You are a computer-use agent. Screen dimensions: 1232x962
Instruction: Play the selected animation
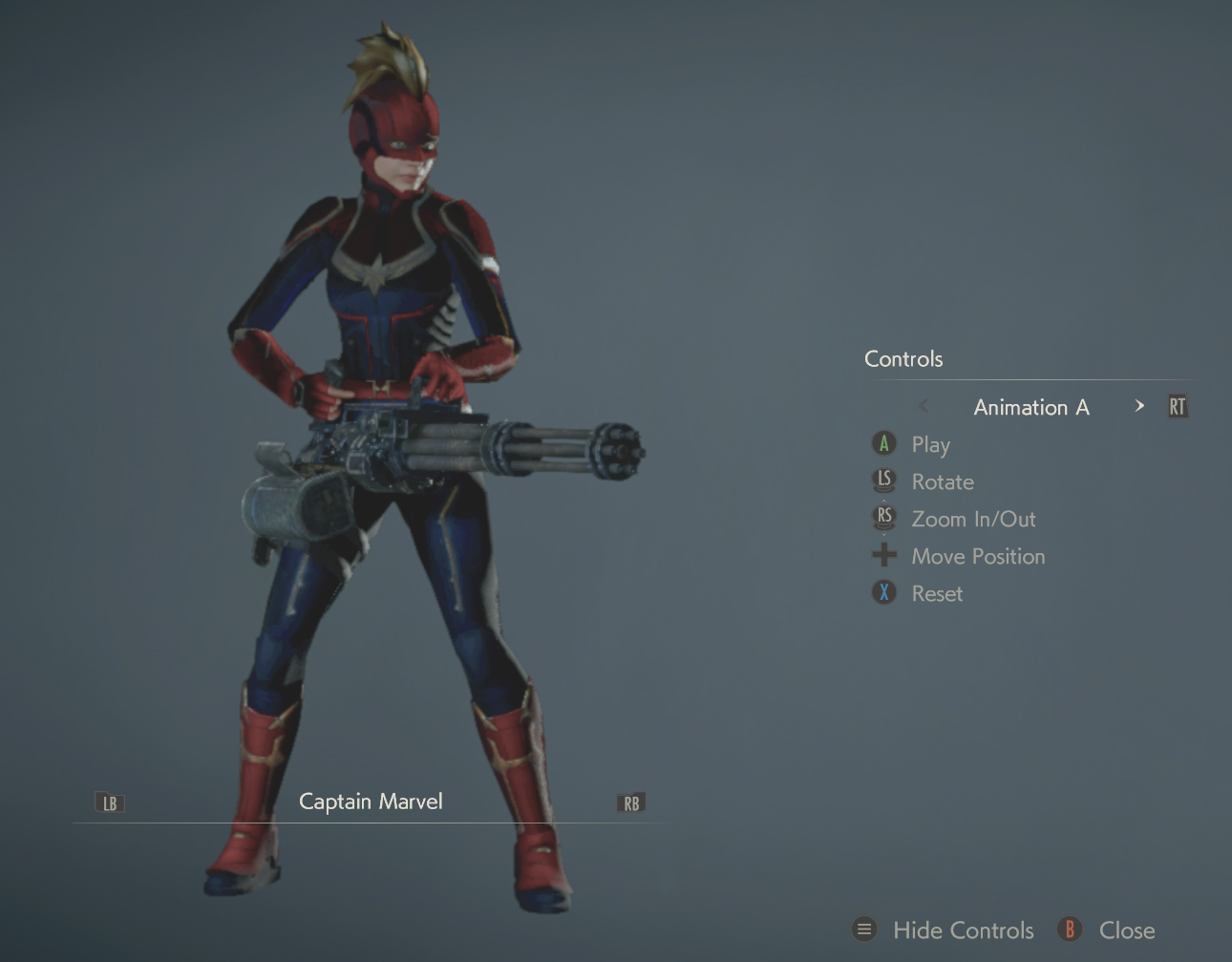point(929,444)
